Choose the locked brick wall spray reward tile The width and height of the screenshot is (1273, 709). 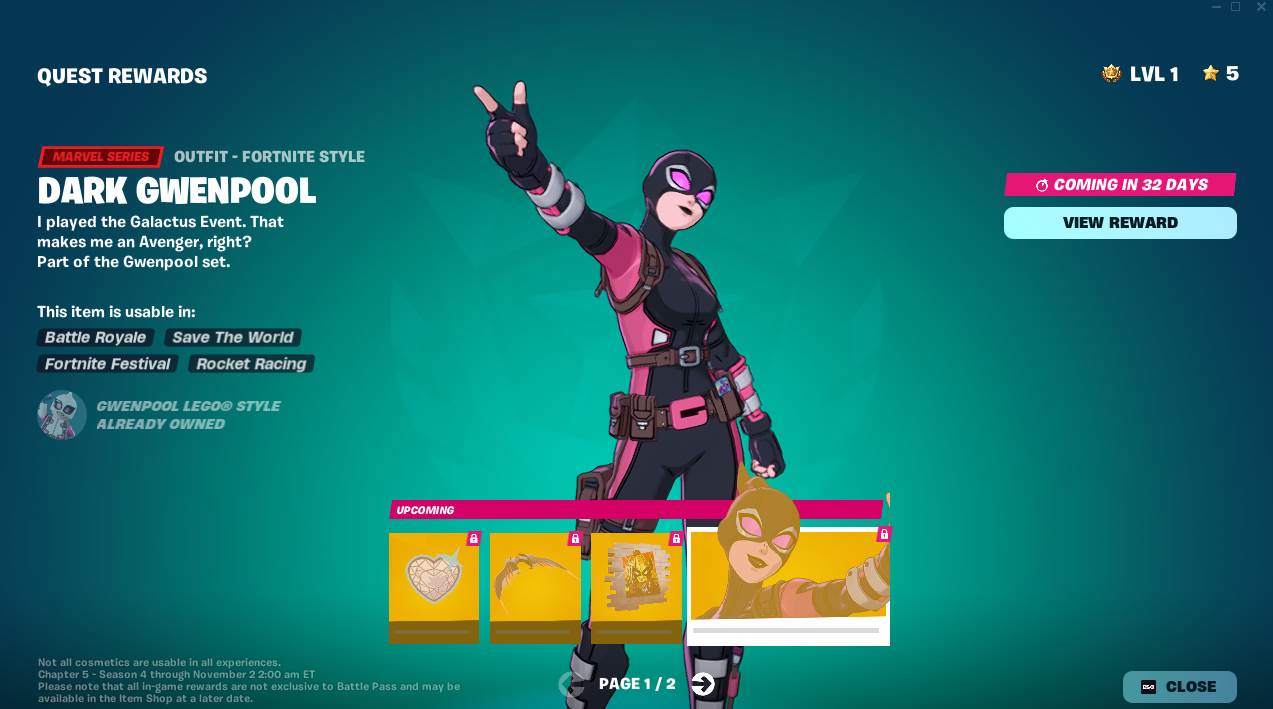coord(636,587)
